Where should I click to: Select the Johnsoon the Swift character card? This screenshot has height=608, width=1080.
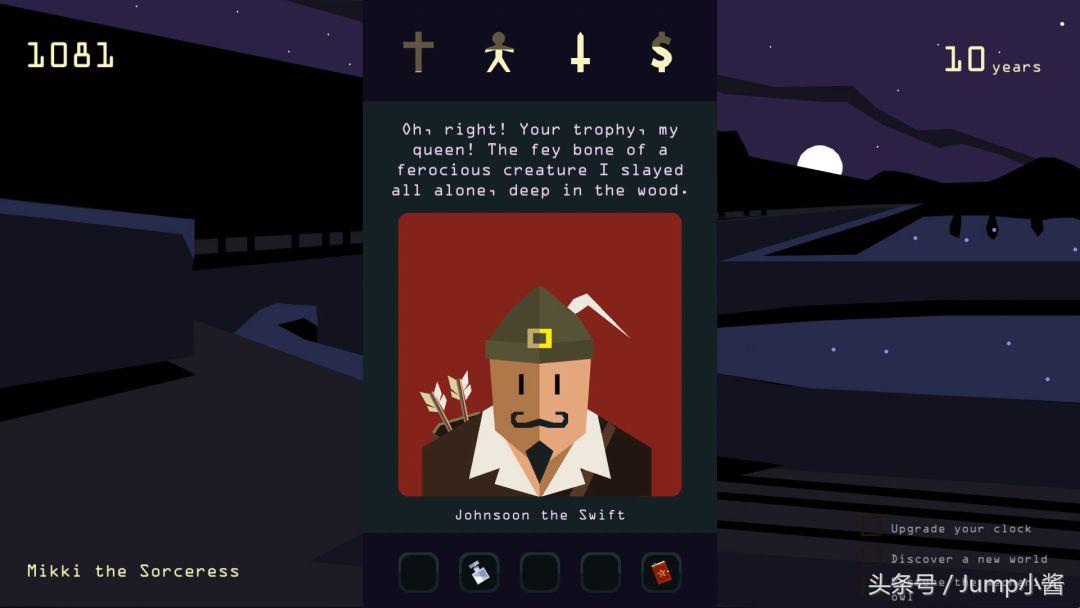pos(540,355)
